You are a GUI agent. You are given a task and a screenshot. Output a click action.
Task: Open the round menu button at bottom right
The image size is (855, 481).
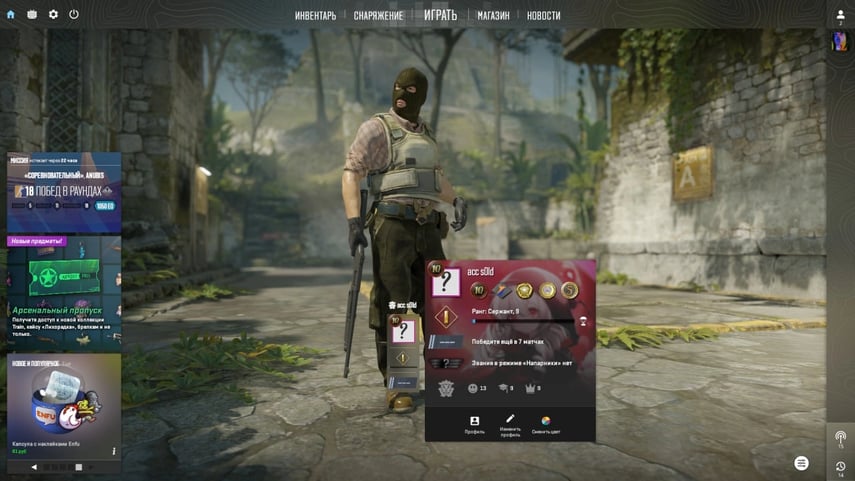pyautogui.click(x=801, y=462)
